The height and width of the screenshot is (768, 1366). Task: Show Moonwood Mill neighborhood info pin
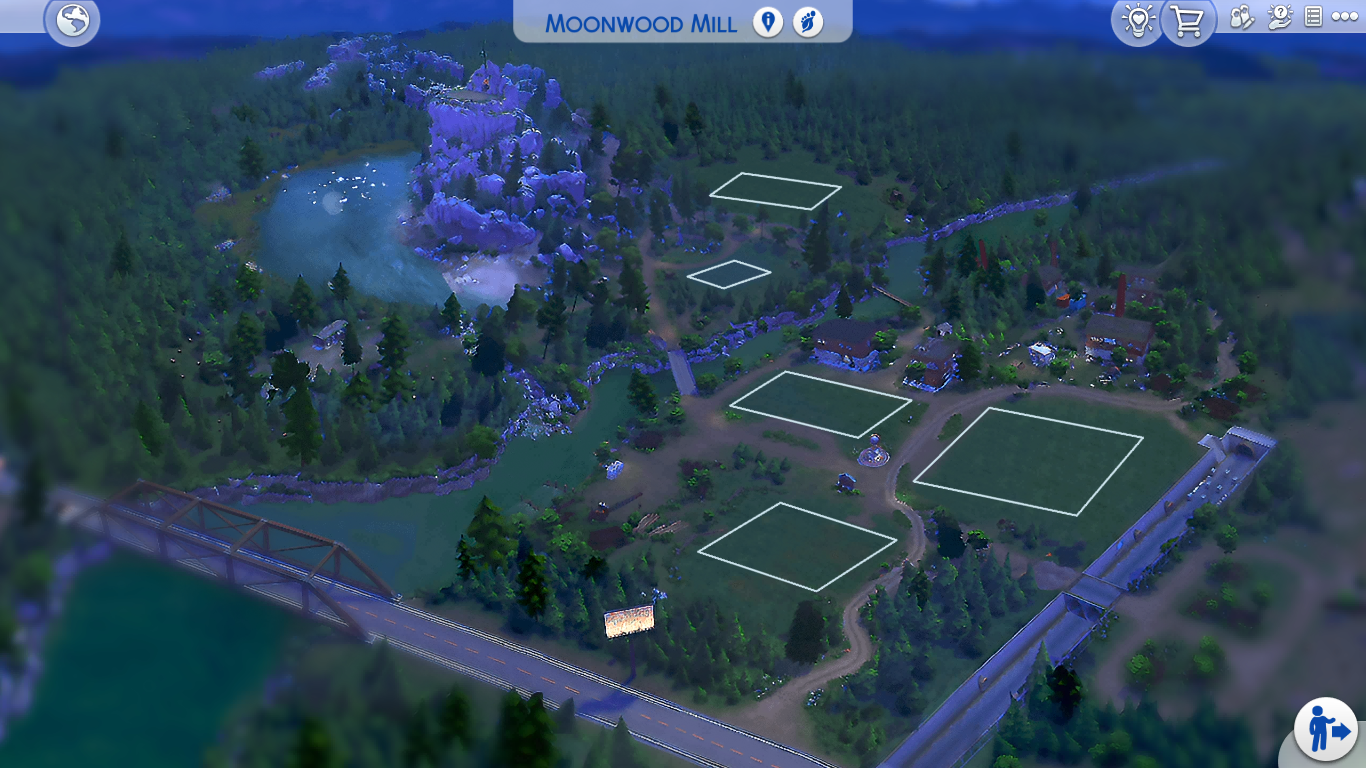point(768,22)
